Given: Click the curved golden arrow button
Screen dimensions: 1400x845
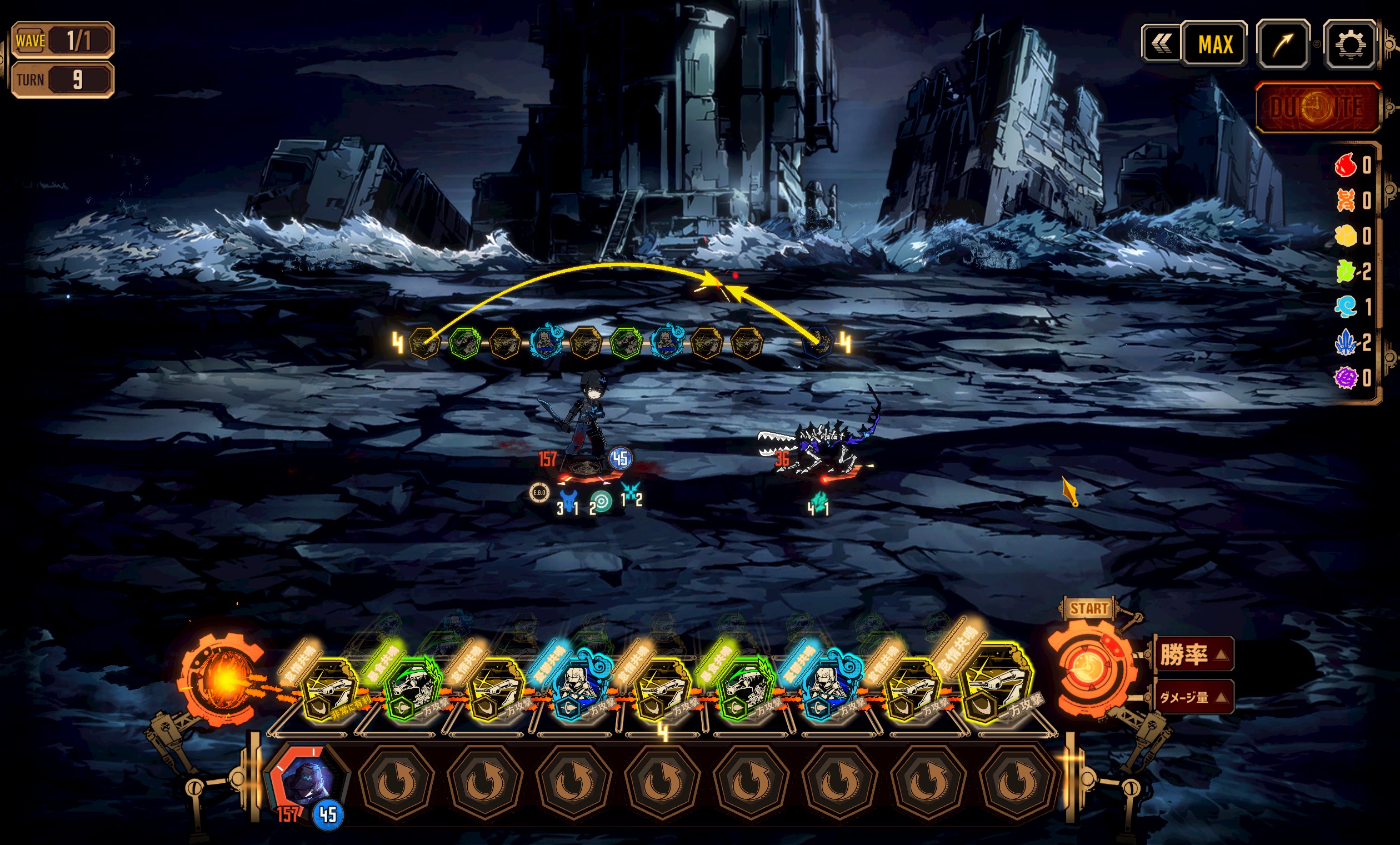Looking at the screenshot, I should click(1283, 44).
